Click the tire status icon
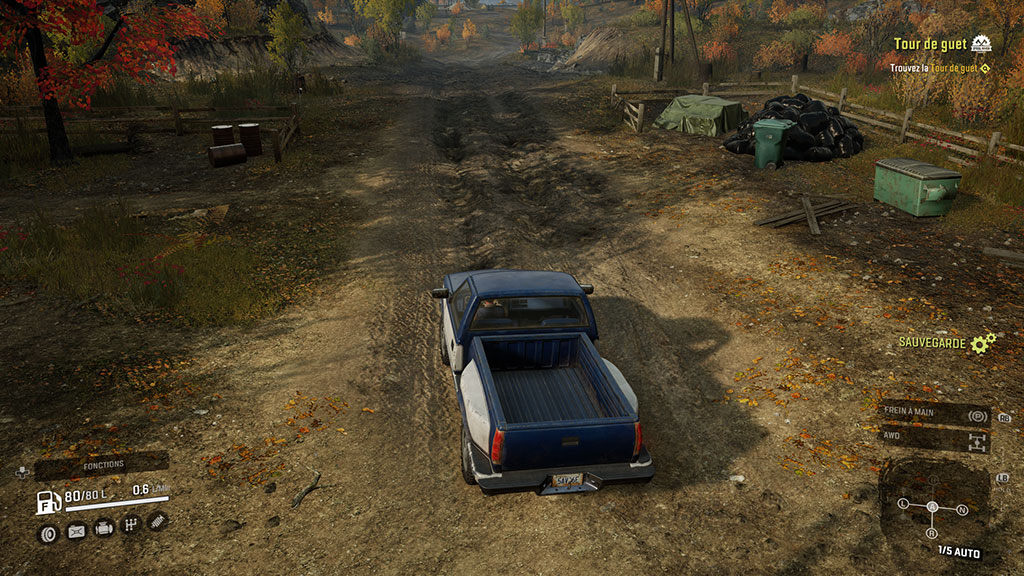The width and height of the screenshot is (1024, 576). click(x=47, y=532)
